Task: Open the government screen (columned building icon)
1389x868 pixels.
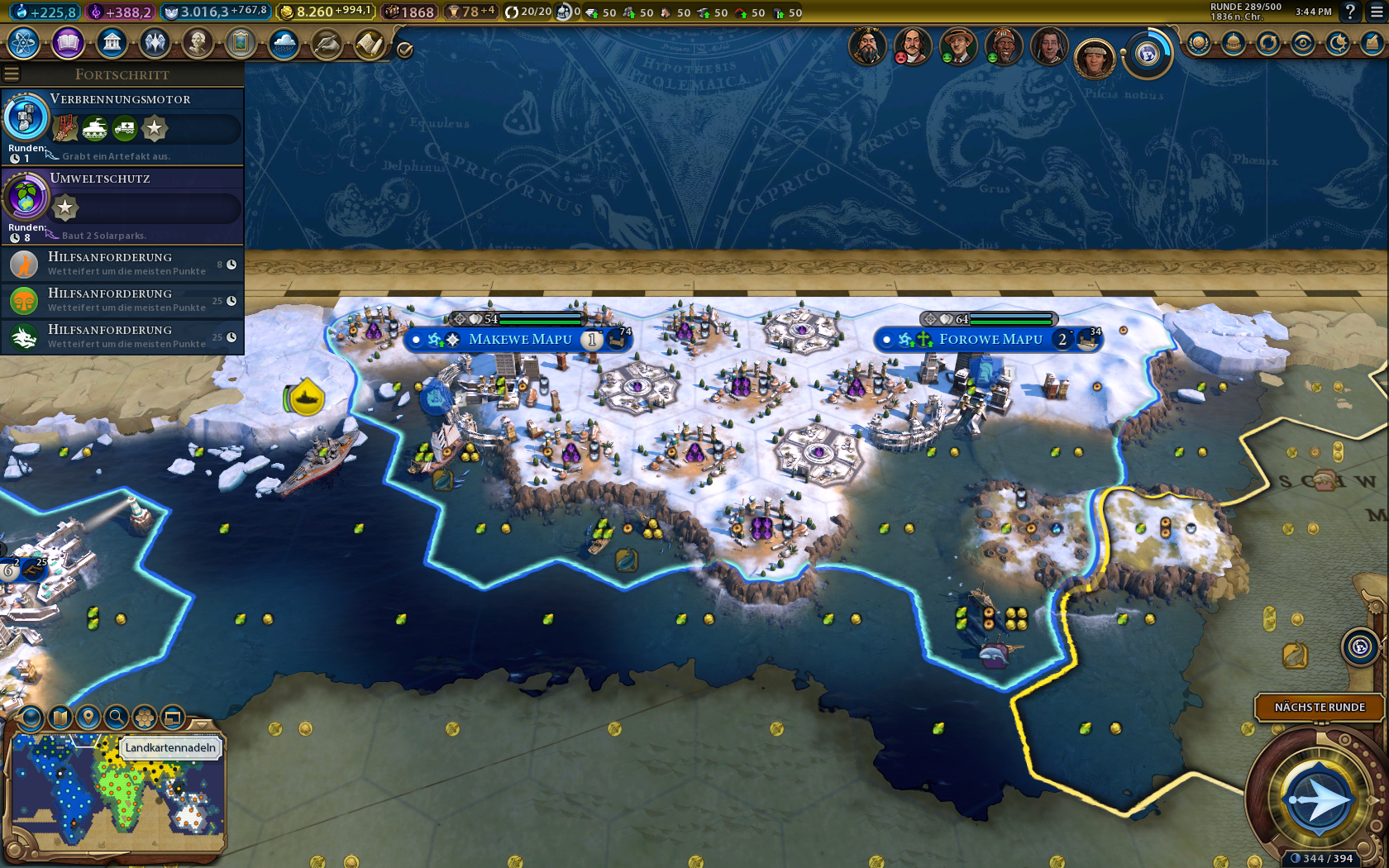Action: (x=112, y=42)
